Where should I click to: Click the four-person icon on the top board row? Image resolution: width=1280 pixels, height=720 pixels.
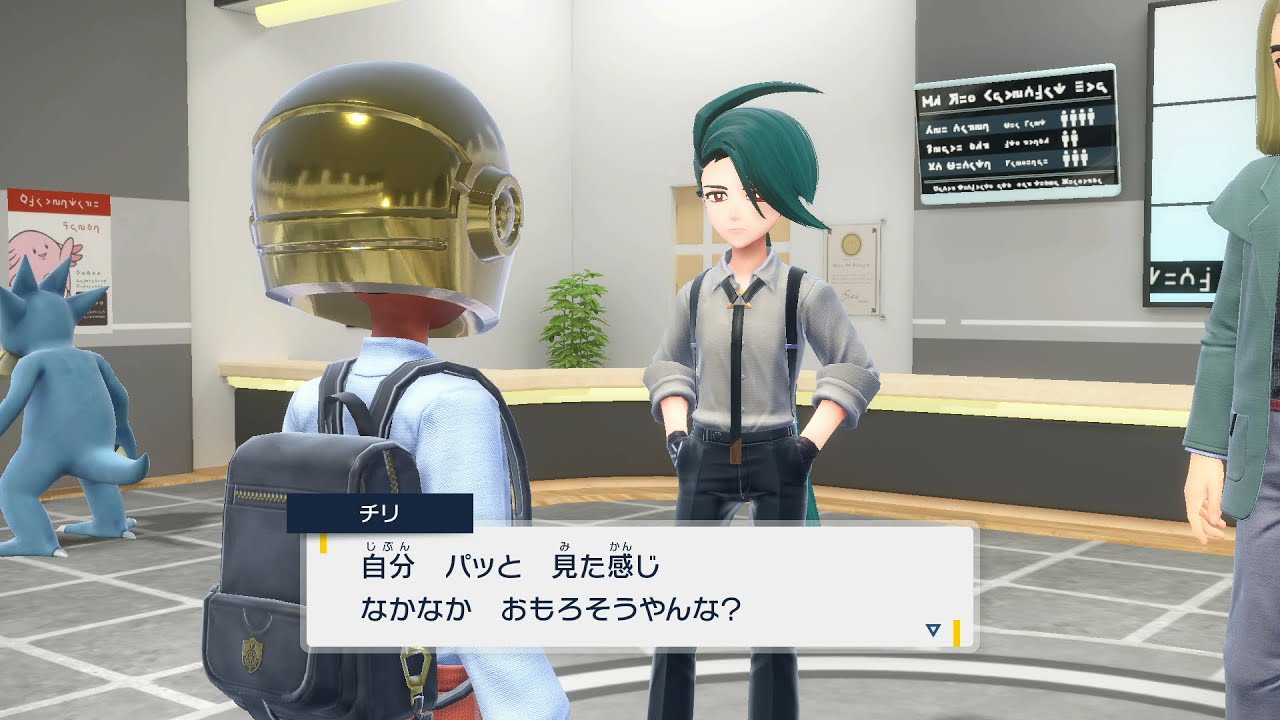pyautogui.click(x=1080, y=118)
